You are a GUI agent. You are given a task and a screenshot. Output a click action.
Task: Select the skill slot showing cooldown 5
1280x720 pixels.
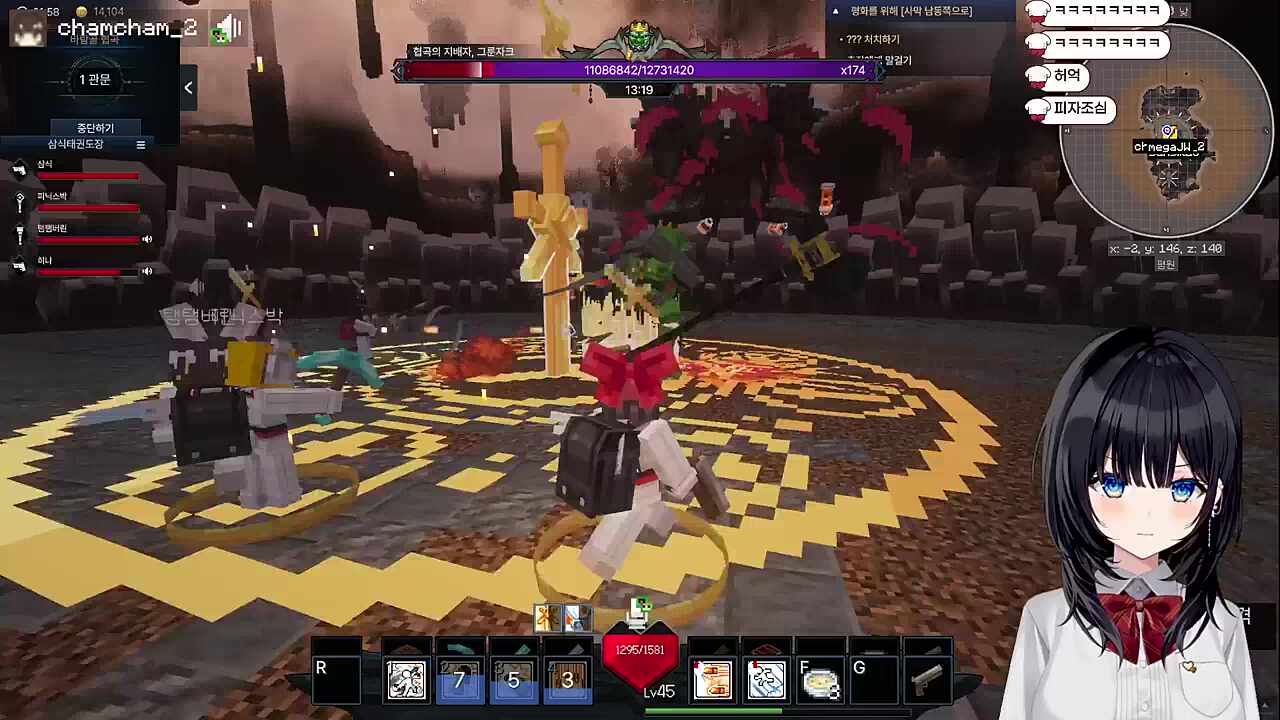514,681
